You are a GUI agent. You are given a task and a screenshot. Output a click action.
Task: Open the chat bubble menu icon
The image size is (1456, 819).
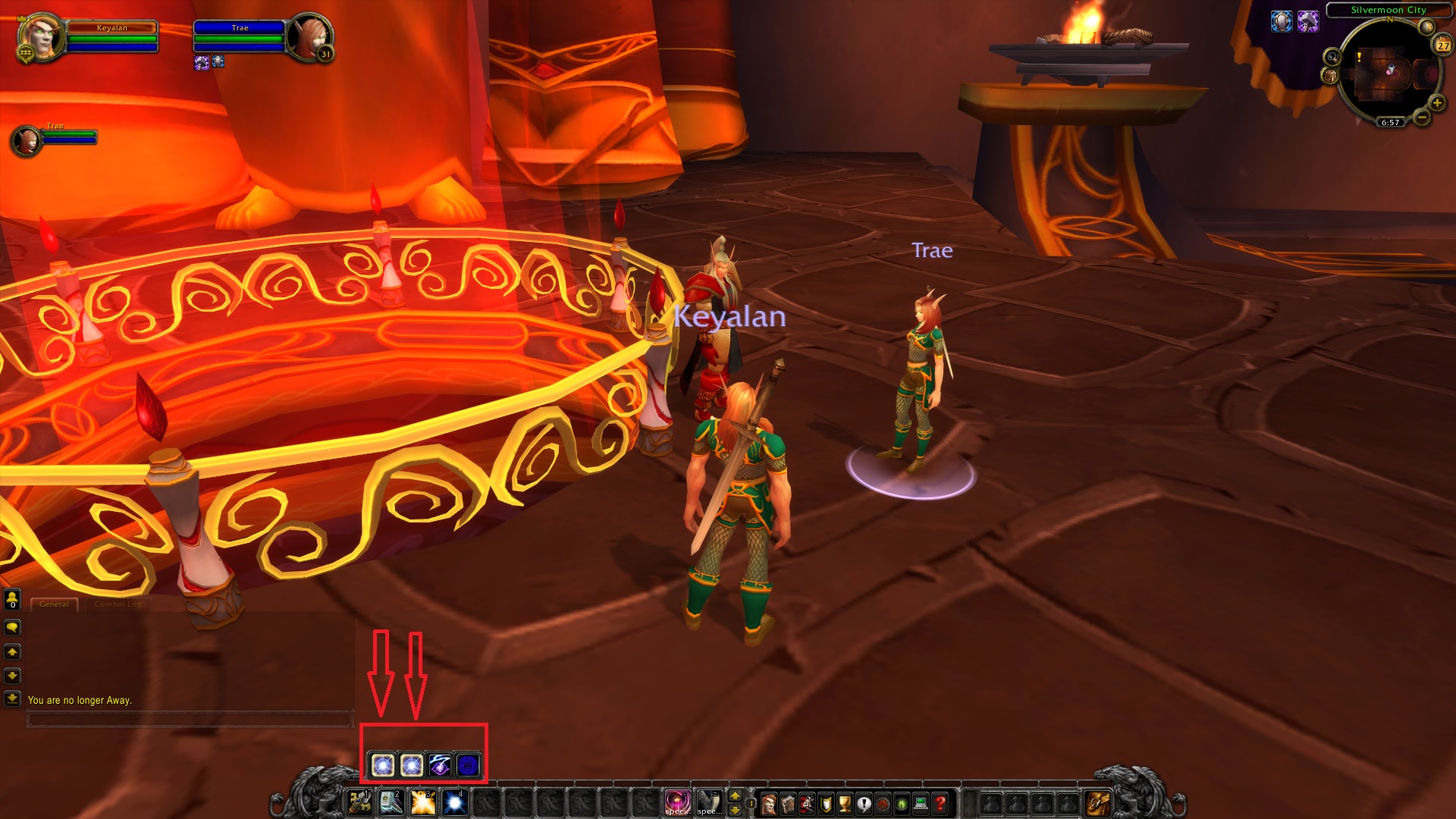coord(11,626)
